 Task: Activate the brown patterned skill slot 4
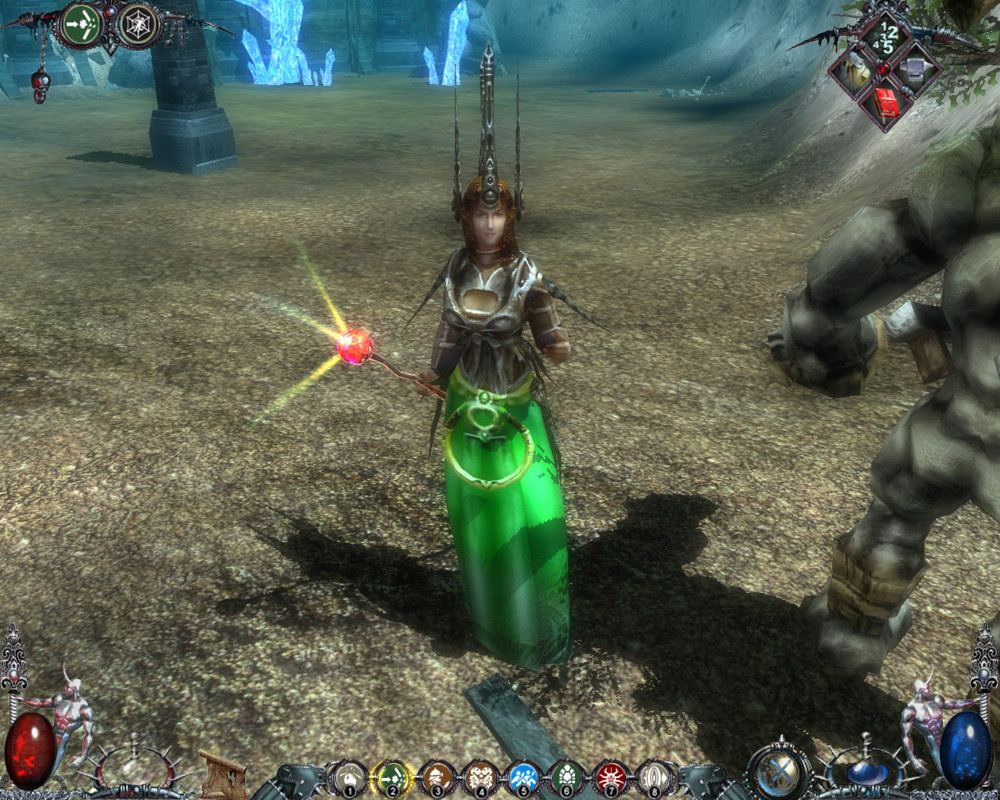pyautogui.click(x=481, y=777)
